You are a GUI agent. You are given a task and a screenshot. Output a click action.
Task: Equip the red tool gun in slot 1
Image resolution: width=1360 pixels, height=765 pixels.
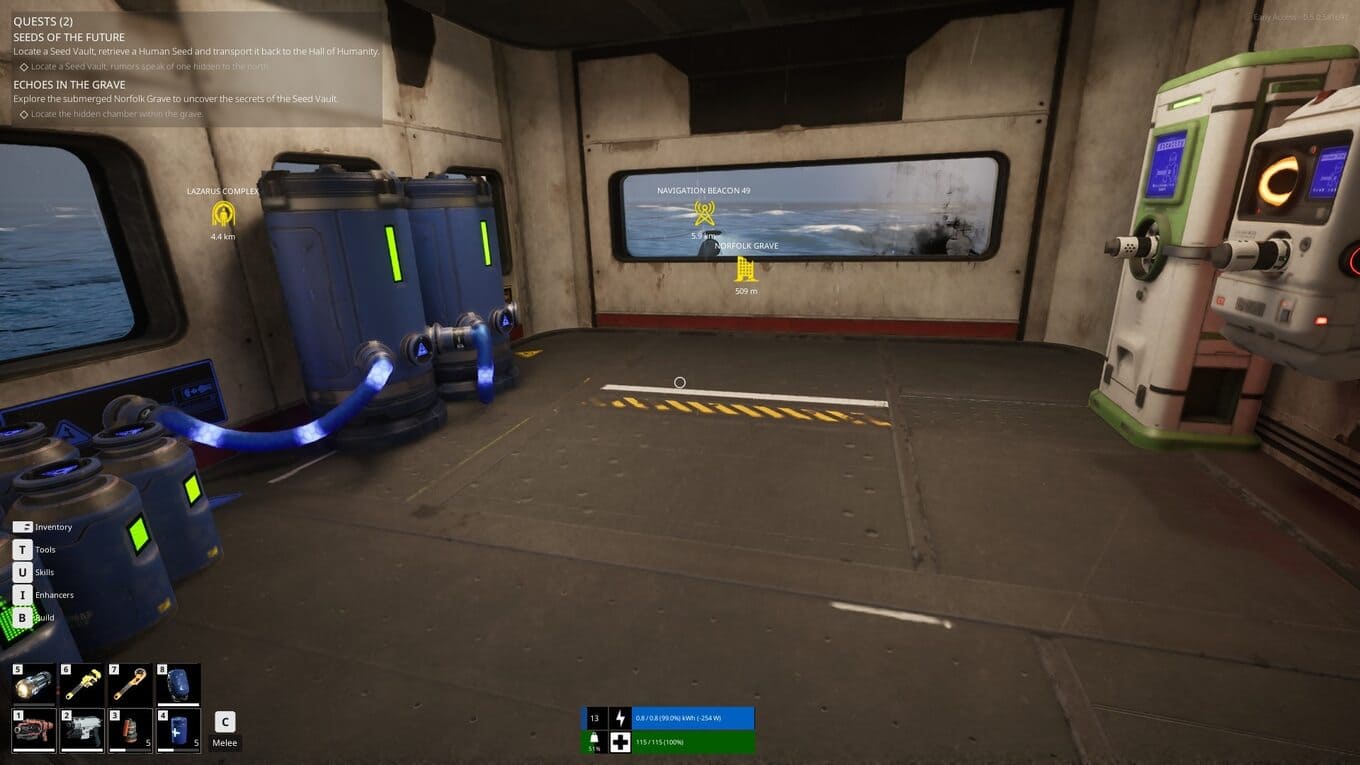33,730
